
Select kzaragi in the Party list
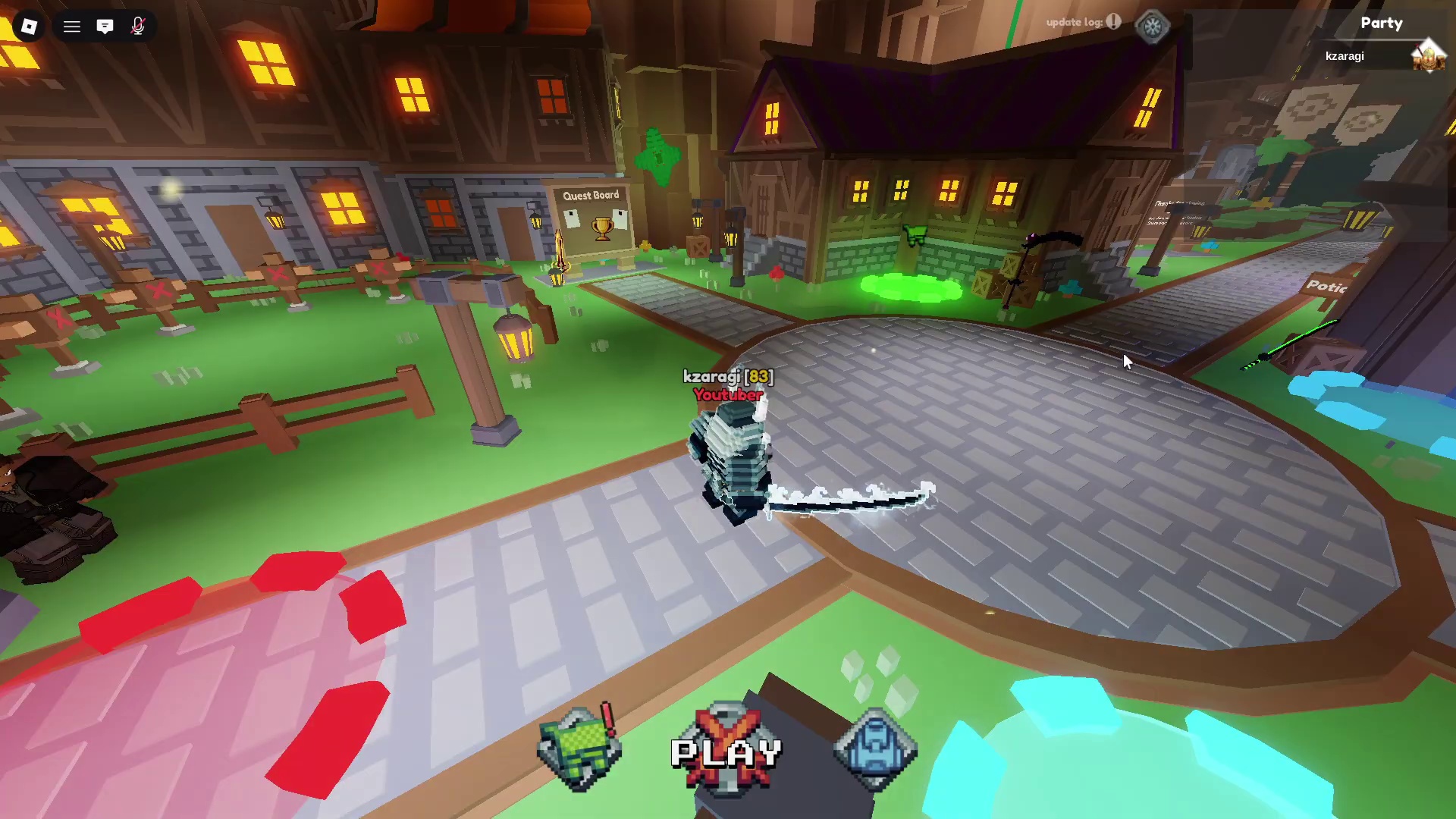click(1345, 55)
